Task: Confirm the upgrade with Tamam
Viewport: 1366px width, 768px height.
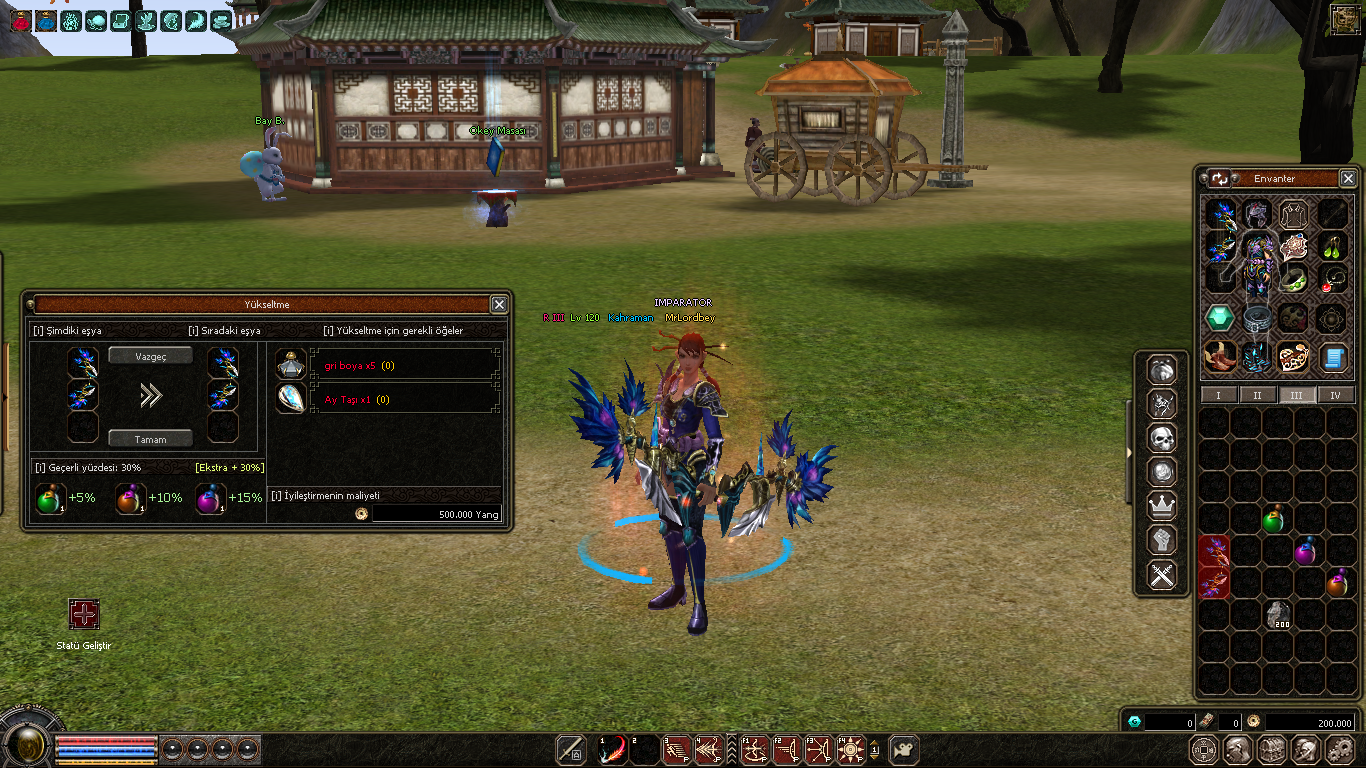Action: pyautogui.click(x=151, y=439)
